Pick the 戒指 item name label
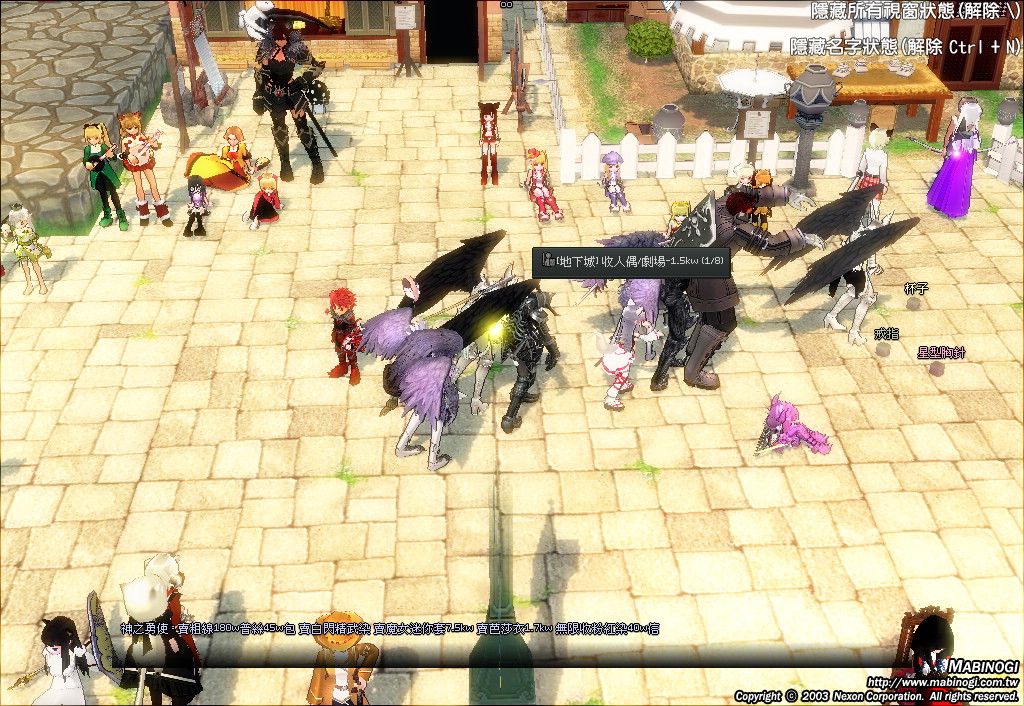This screenshot has width=1024, height=706. 886,333
